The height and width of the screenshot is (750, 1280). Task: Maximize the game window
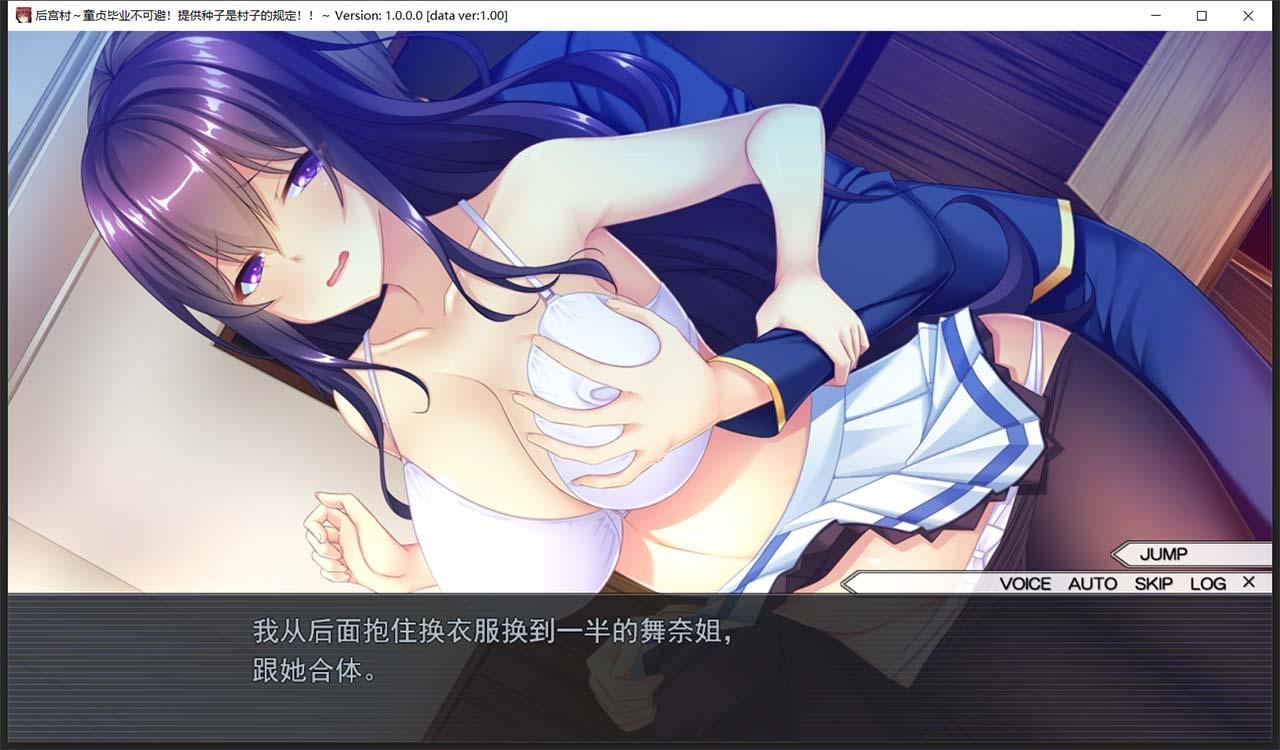1202,15
